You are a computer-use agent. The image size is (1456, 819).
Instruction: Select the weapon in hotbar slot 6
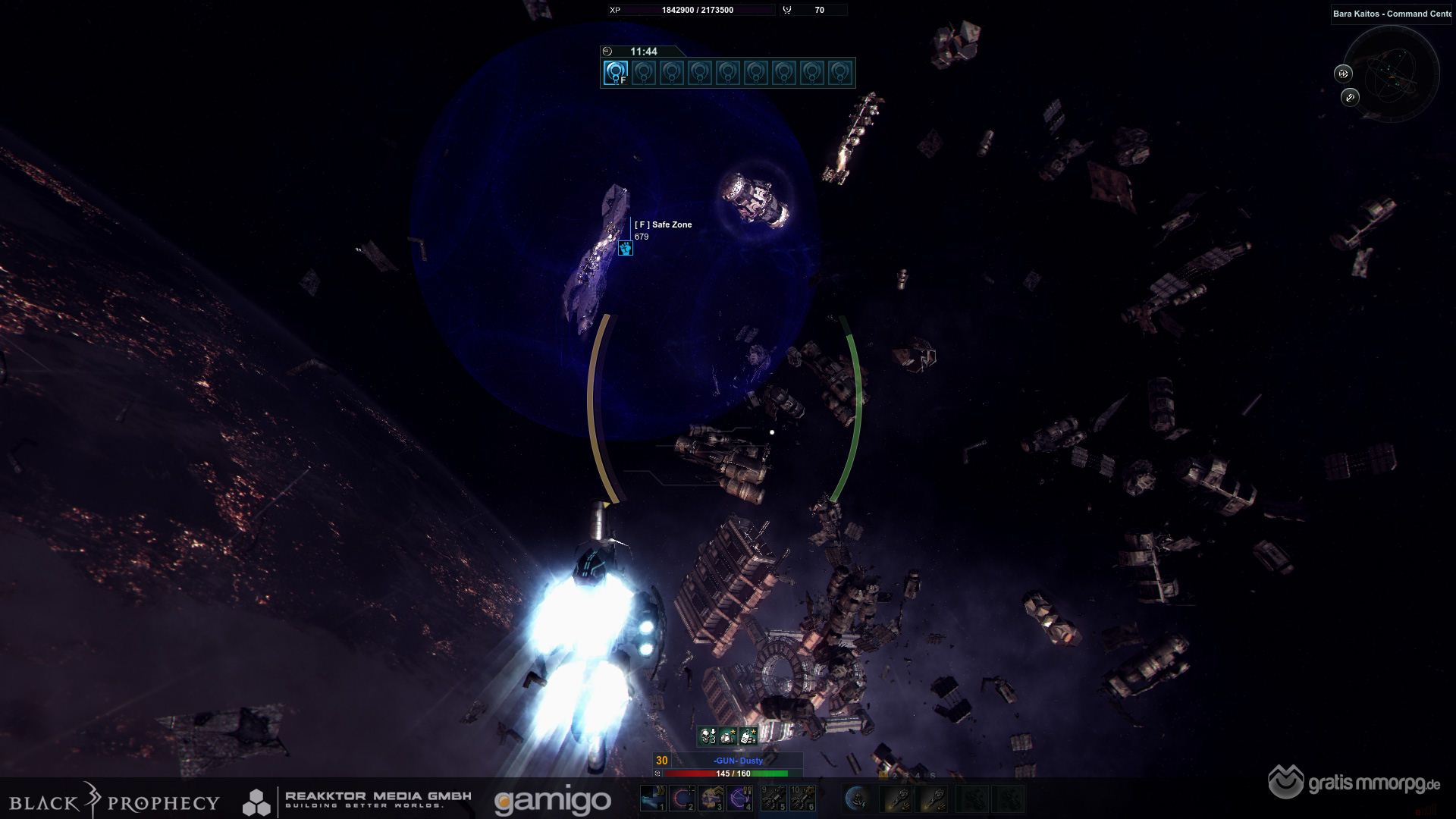tap(803, 798)
